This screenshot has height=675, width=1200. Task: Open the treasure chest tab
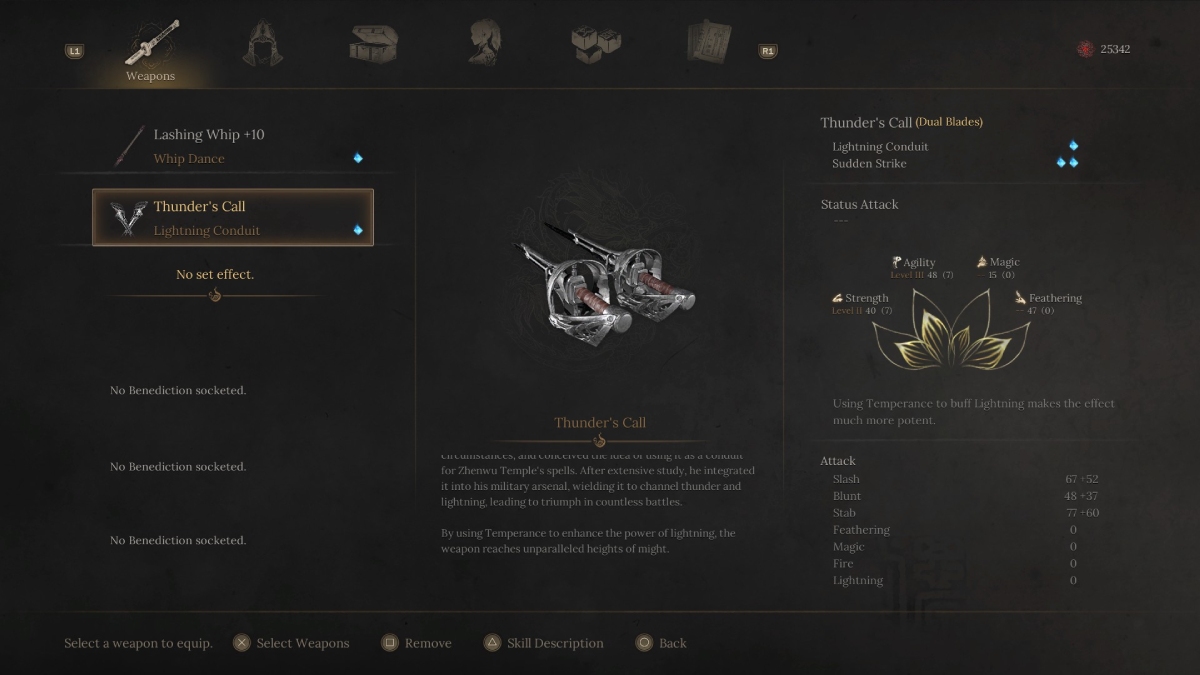374,44
